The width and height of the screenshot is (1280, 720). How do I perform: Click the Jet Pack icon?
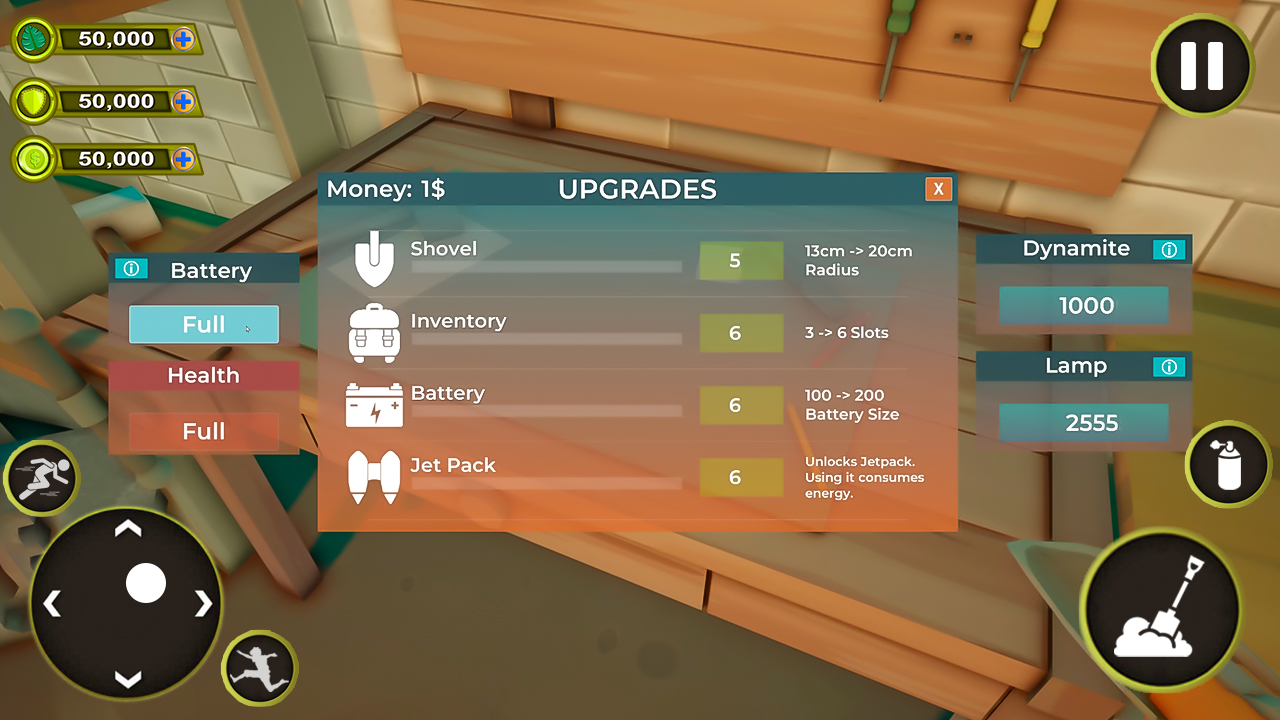click(374, 477)
